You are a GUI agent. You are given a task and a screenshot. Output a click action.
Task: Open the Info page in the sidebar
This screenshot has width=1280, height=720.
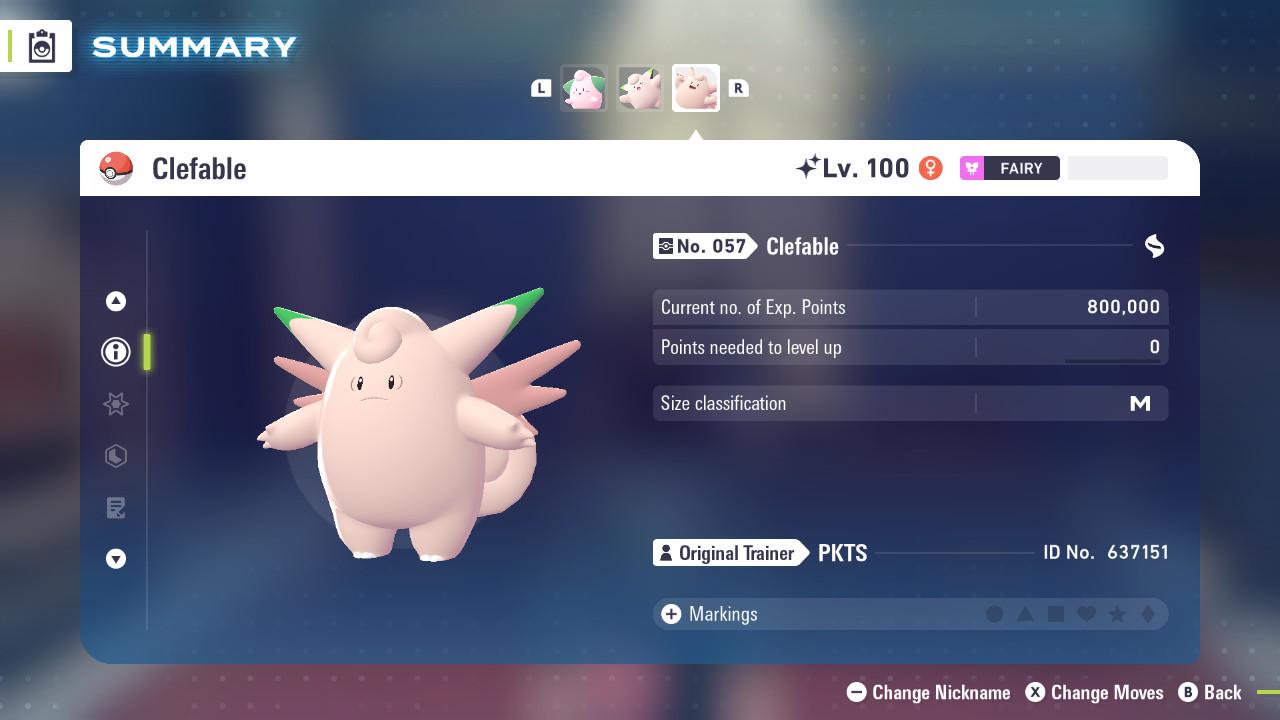pos(115,352)
